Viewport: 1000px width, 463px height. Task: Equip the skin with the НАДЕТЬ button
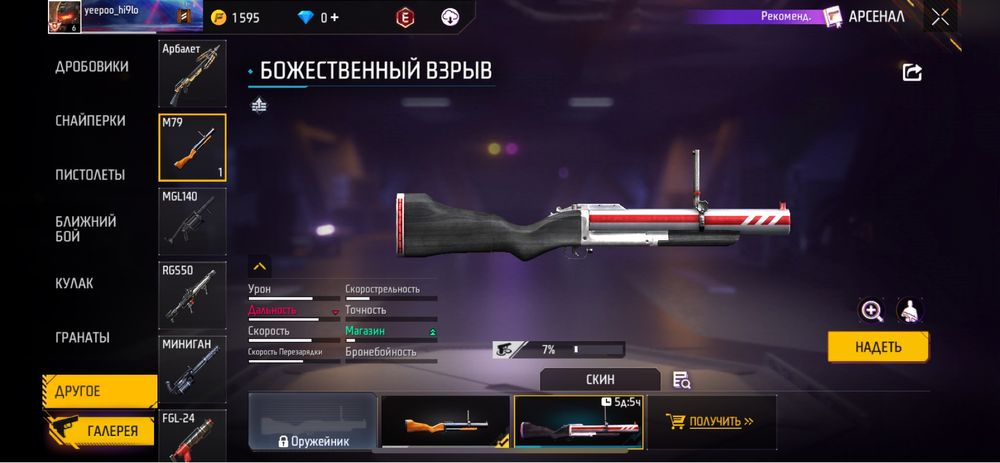[x=878, y=347]
